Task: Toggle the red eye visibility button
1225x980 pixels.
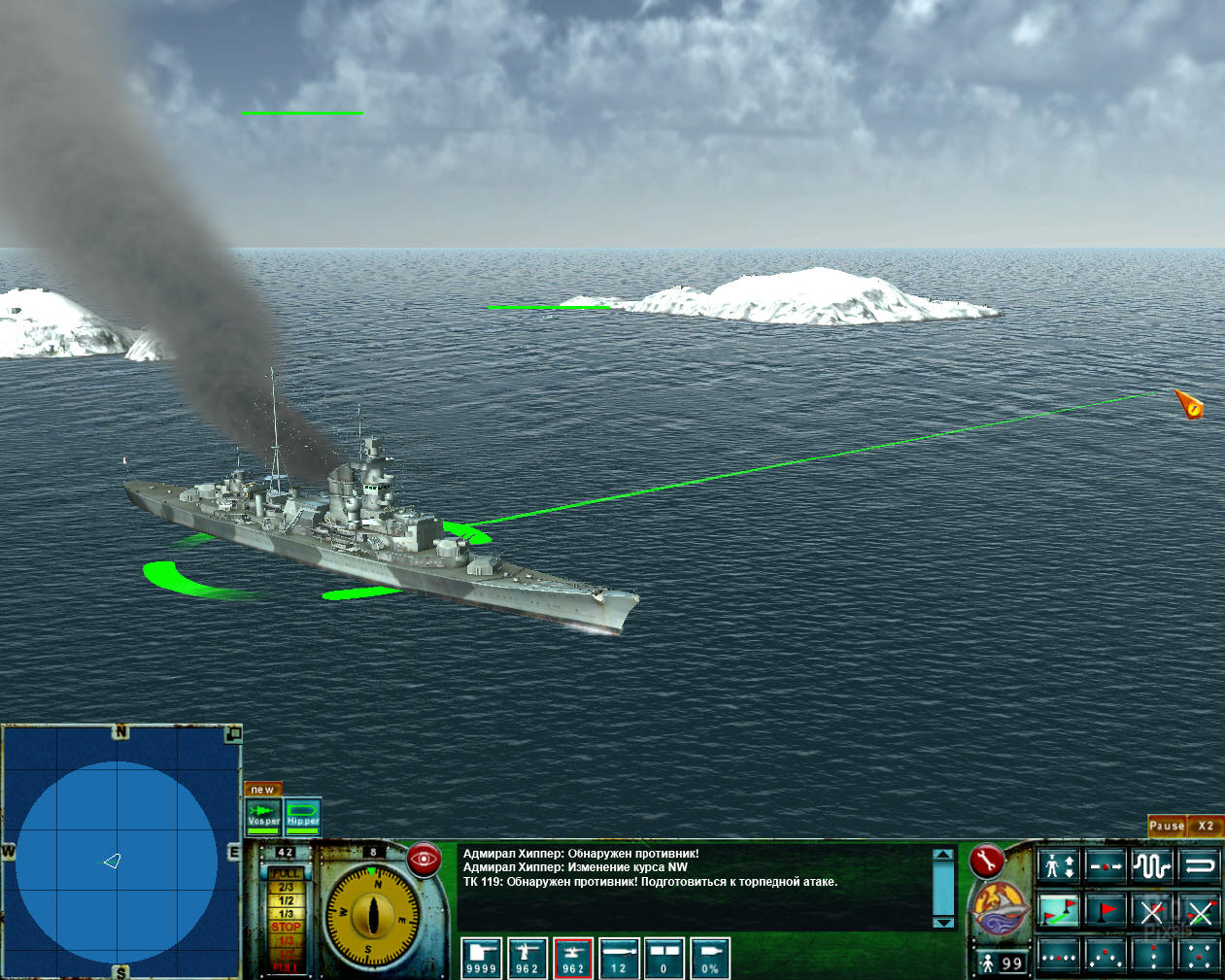Action: (x=425, y=859)
